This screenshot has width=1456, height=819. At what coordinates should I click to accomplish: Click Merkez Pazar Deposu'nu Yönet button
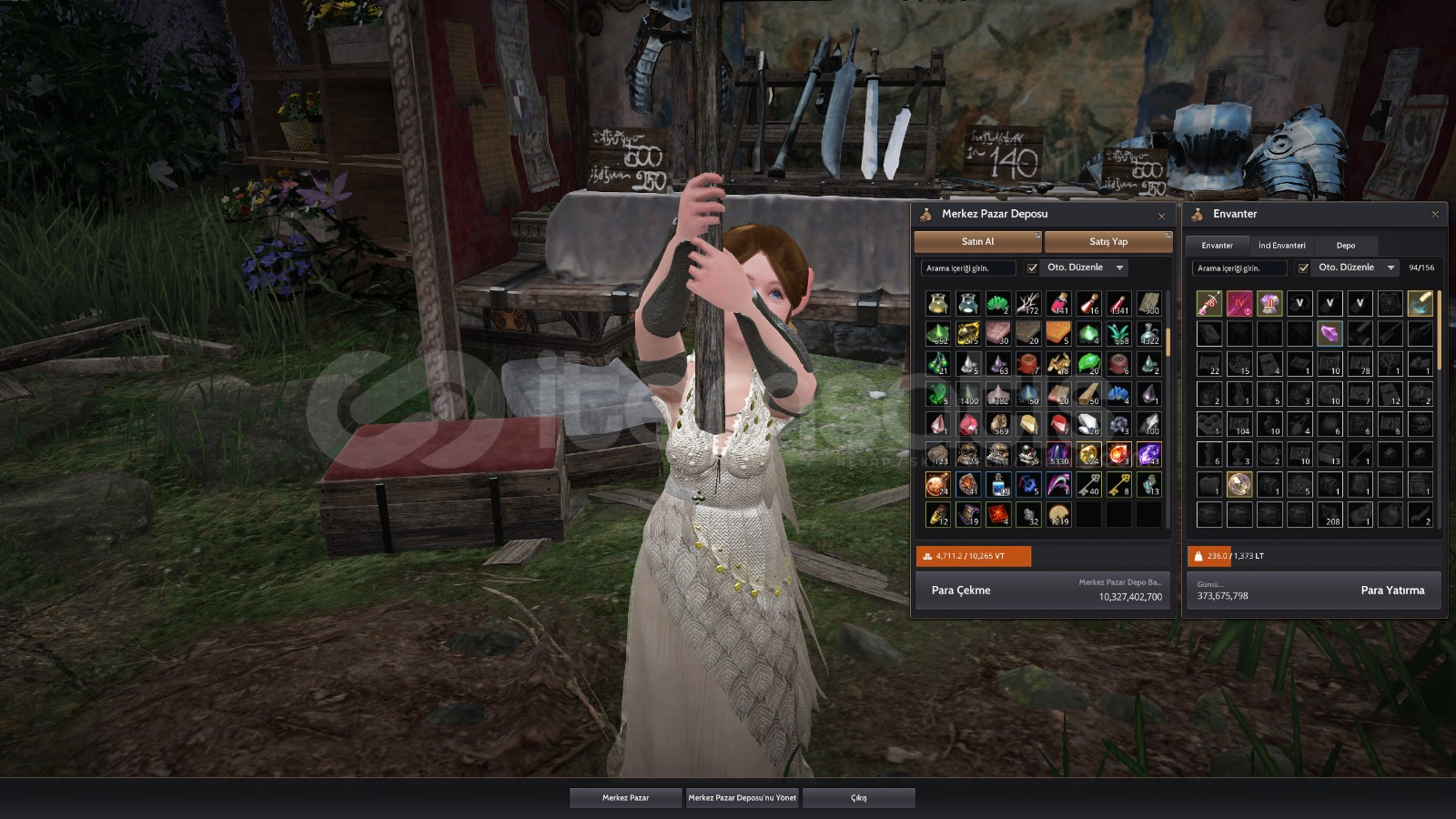point(742,798)
